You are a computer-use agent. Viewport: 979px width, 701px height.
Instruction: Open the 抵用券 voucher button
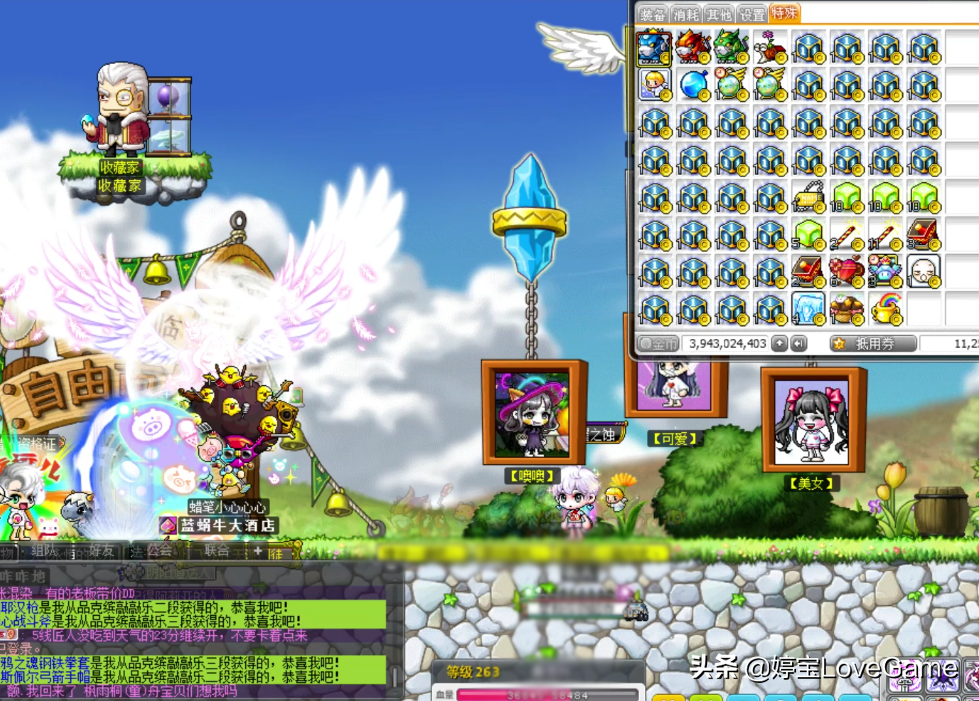(872, 344)
